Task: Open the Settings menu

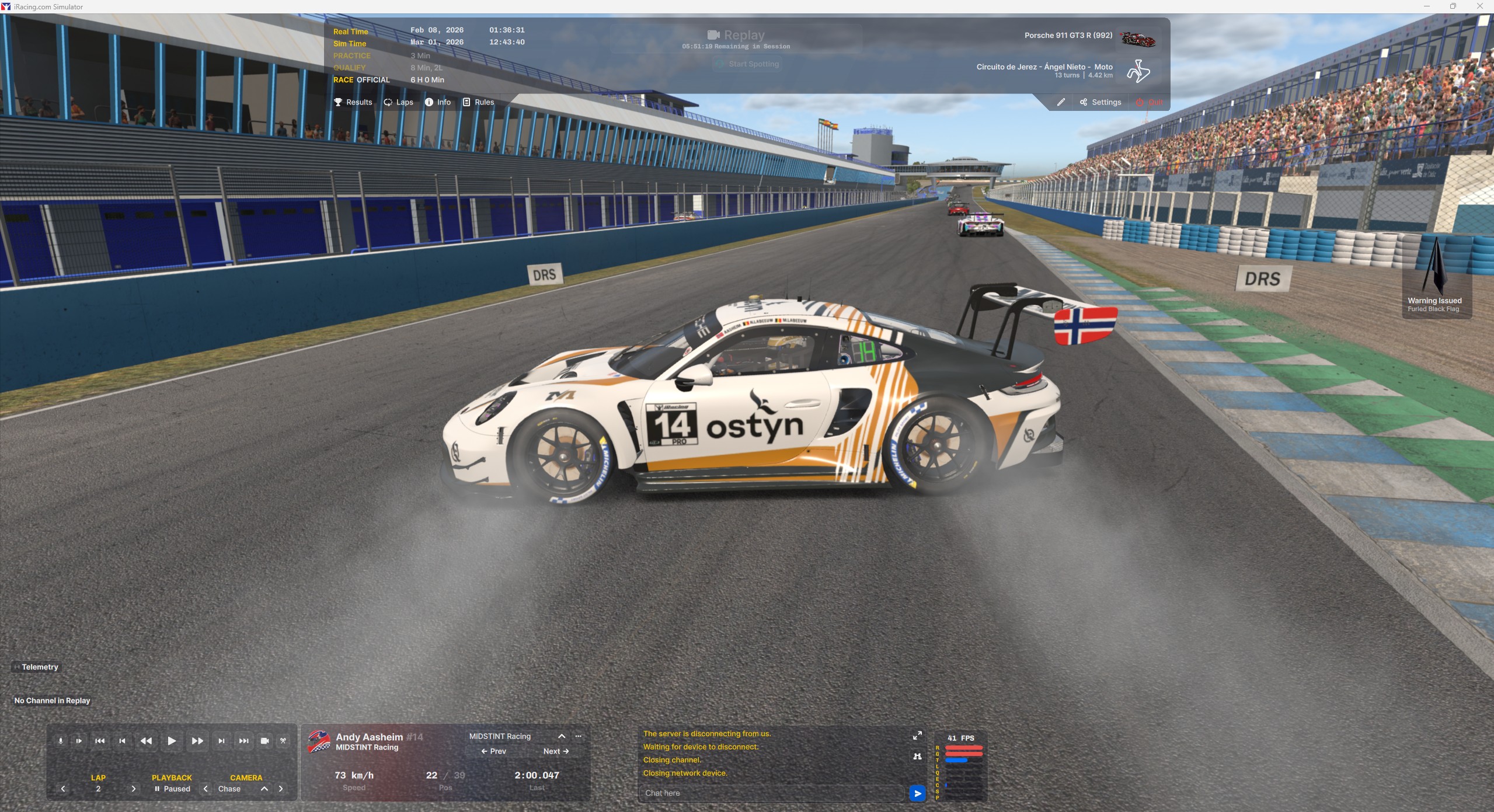Action: [1101, 102]
